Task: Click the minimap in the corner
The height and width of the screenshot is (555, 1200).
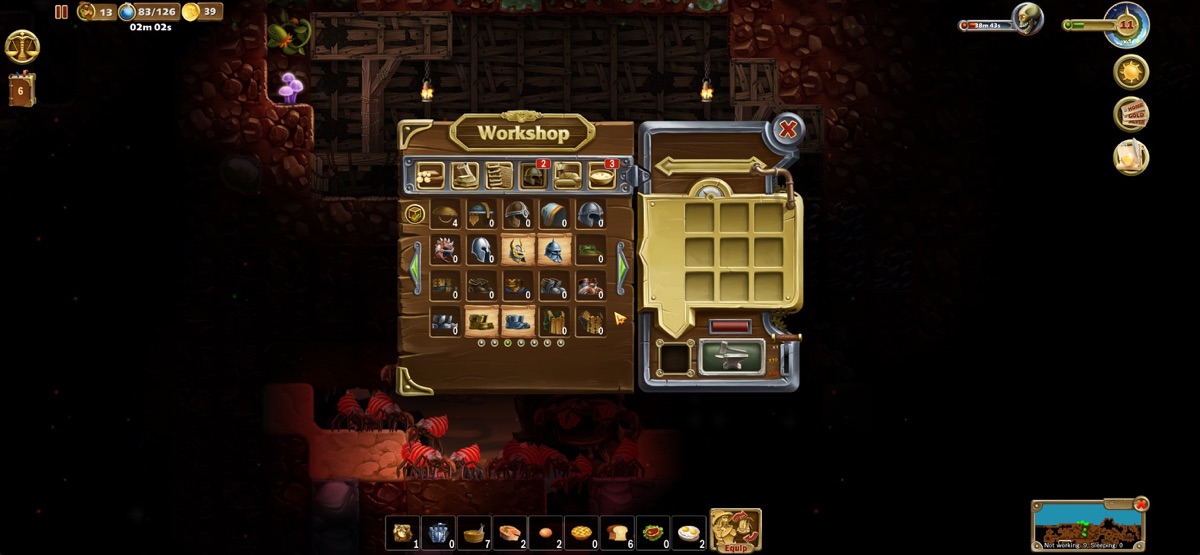Action: [x=1088, y=525]
